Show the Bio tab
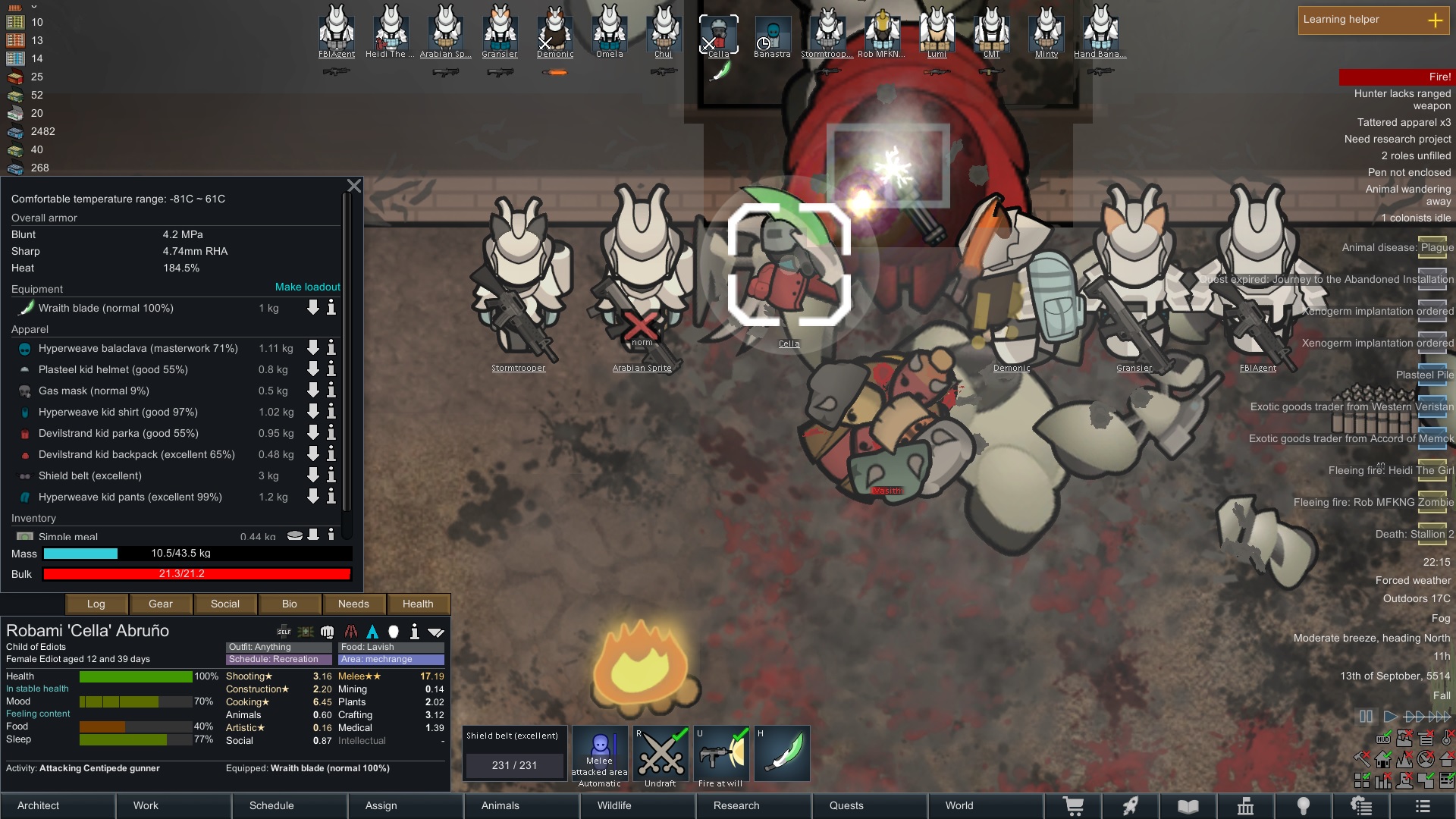The height and width of the screenshot is (819, 1456). (289, 604)
